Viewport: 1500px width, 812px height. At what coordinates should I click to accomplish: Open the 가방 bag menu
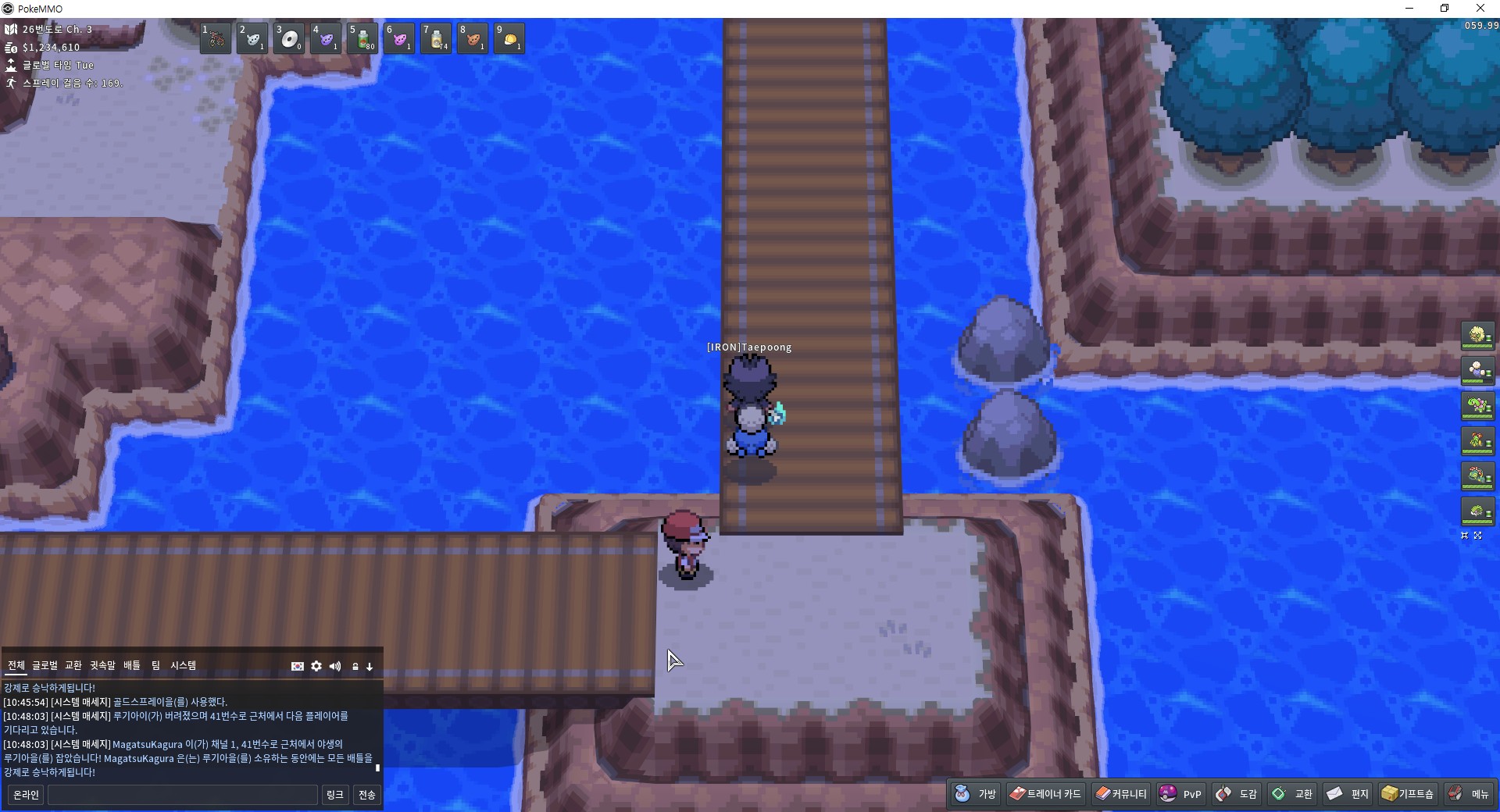pos(976,794)
